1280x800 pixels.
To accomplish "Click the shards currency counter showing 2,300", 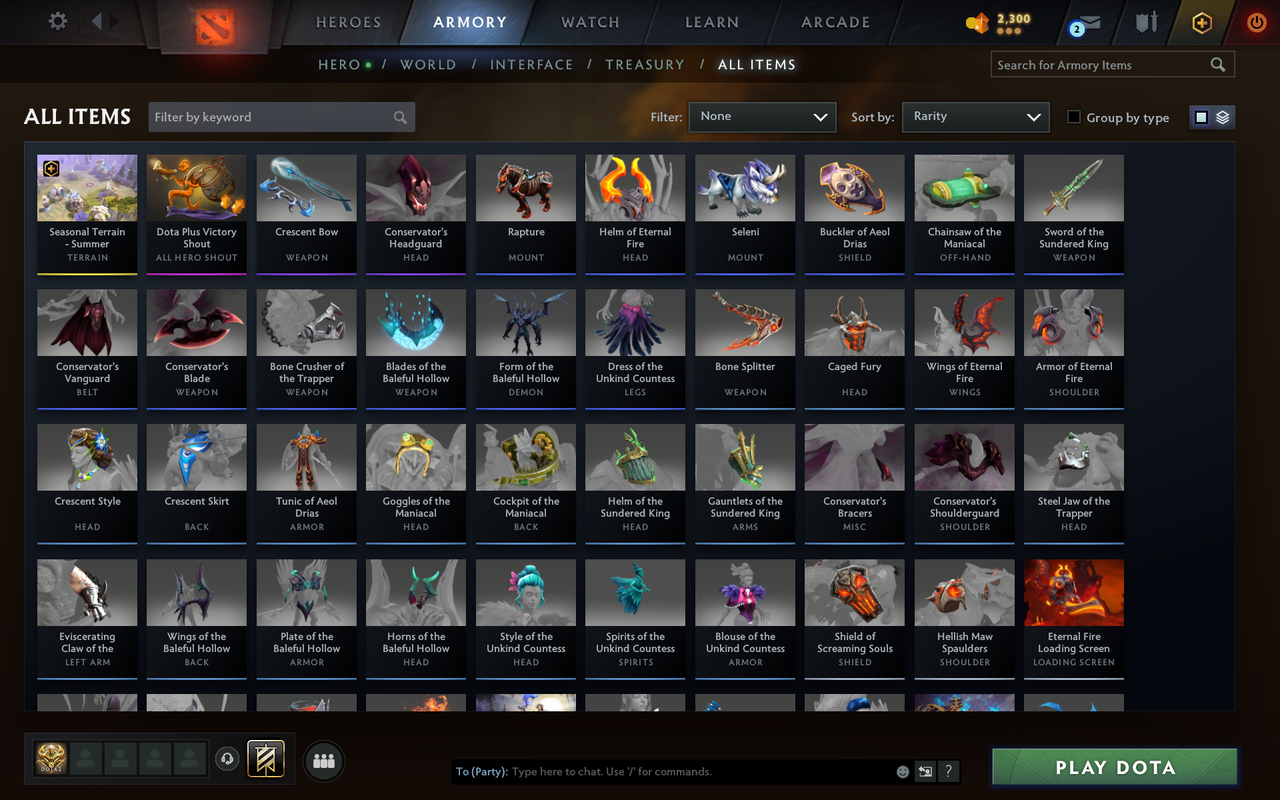I will (1000, 21).
